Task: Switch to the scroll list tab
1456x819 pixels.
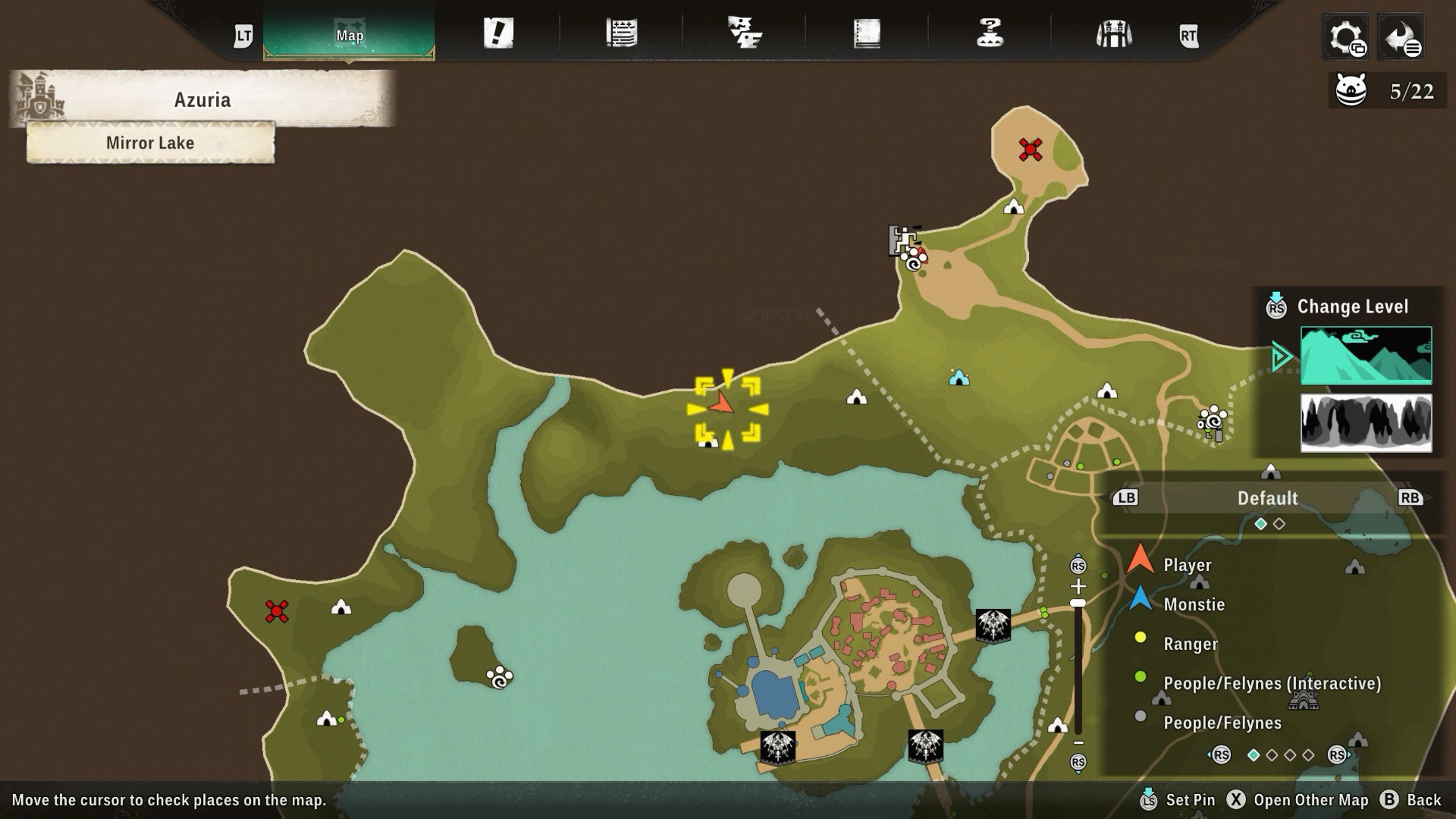Action: [621, 33]
